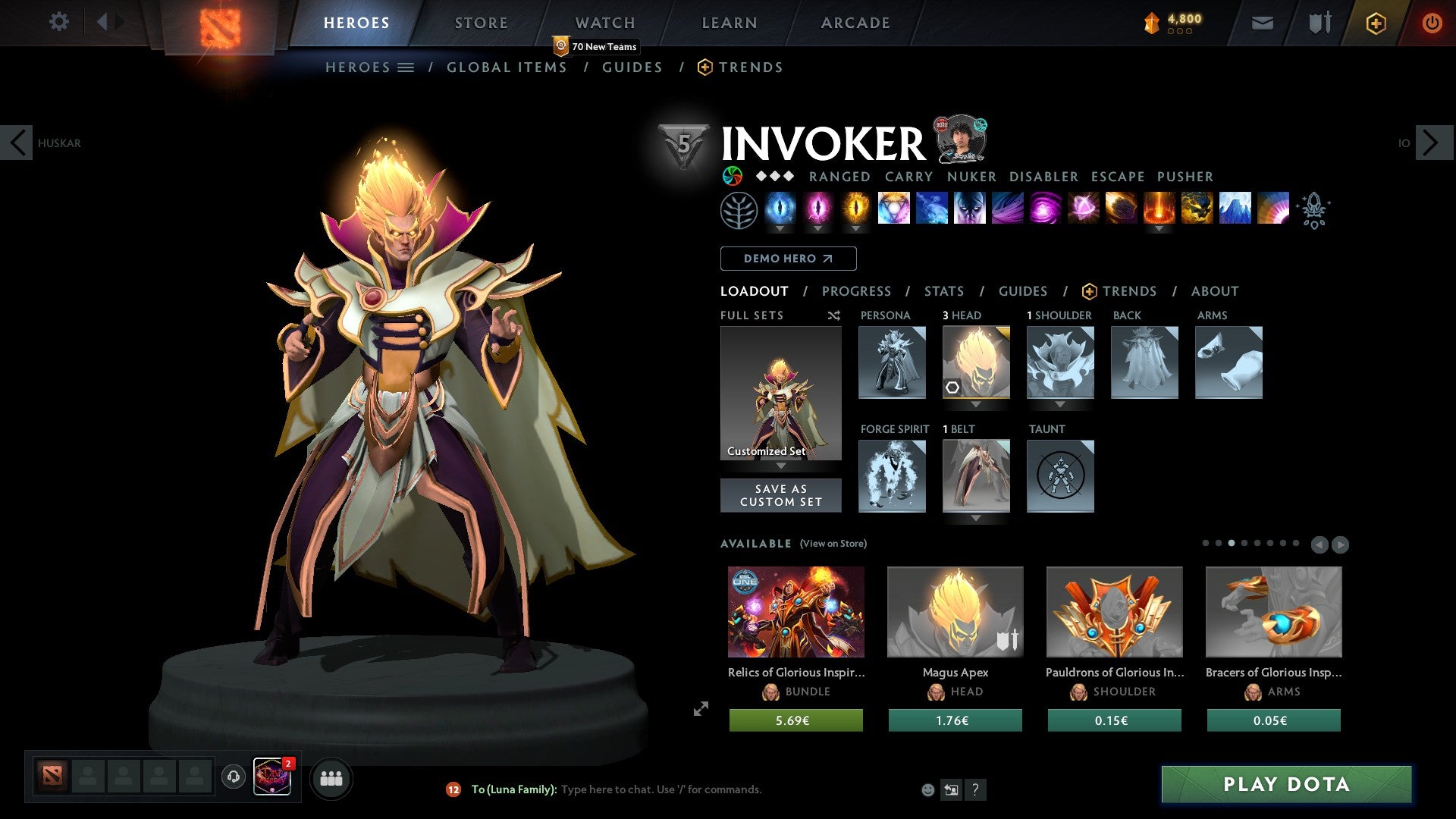The width and height of the screenshot is (1456, 819).
Task: Click the power/logout icon in top right
Action: 1432,23
